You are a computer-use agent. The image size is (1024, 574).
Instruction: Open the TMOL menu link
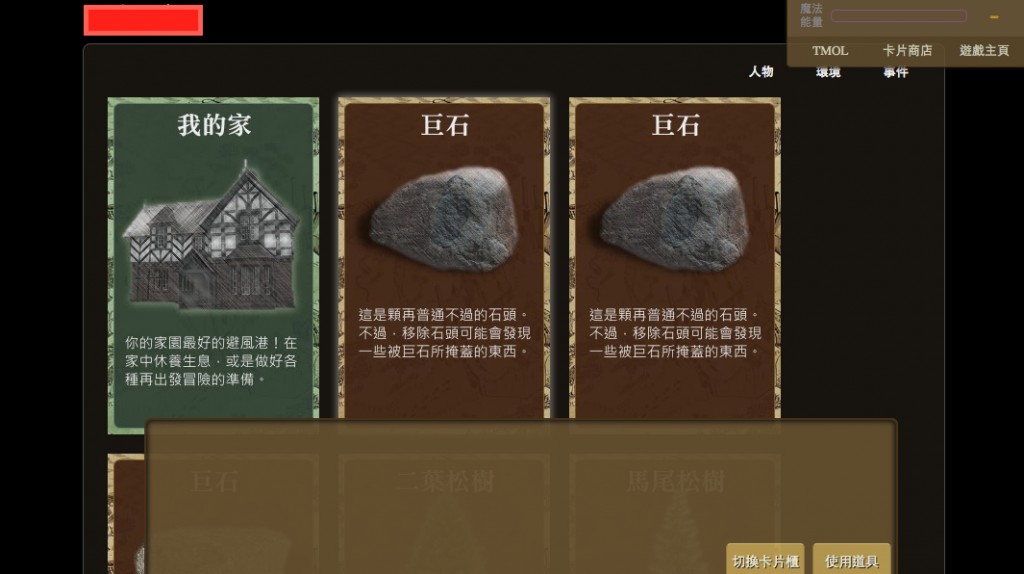830,50
